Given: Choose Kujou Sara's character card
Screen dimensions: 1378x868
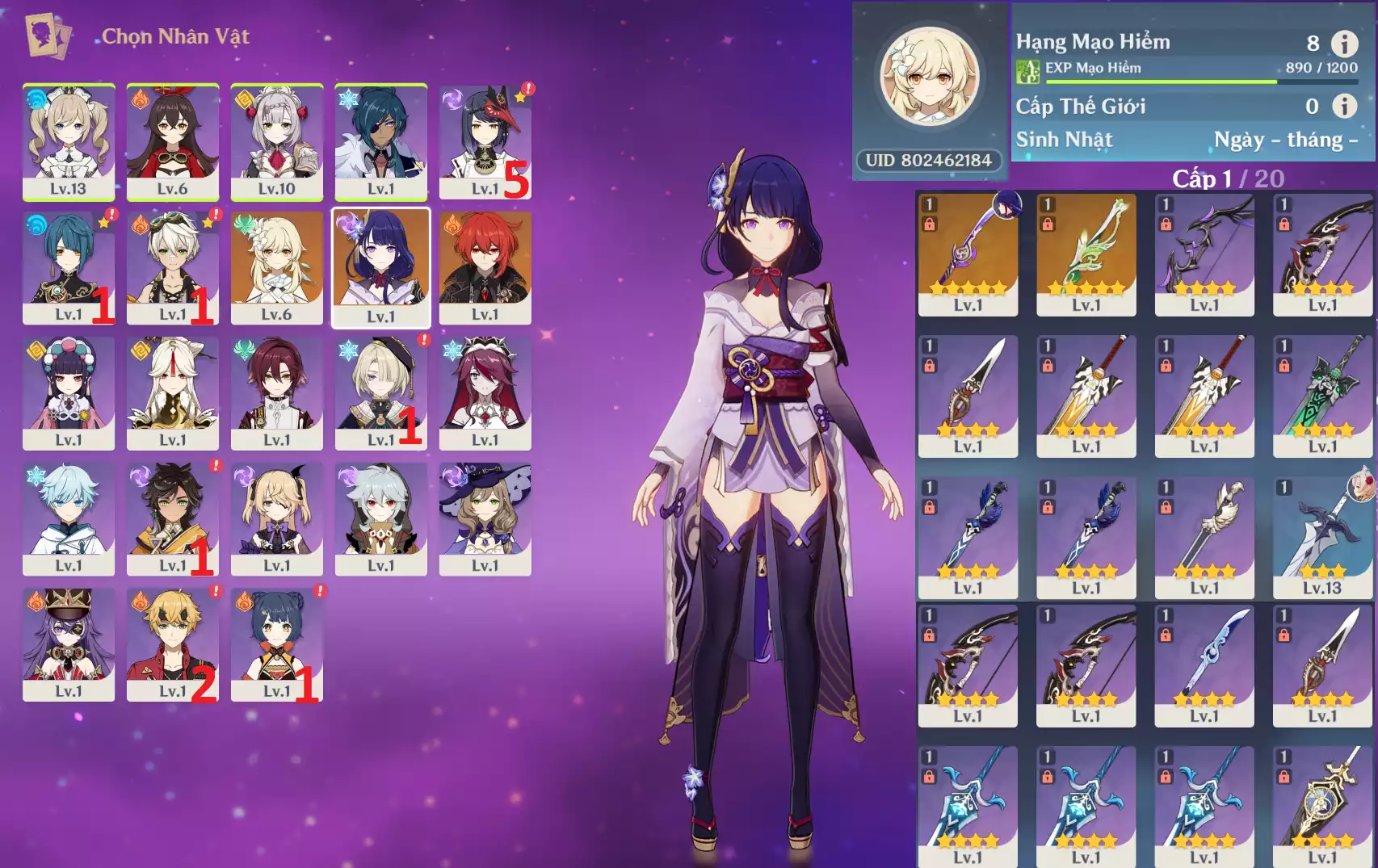Looking at the screenshot, I should 485,141.
